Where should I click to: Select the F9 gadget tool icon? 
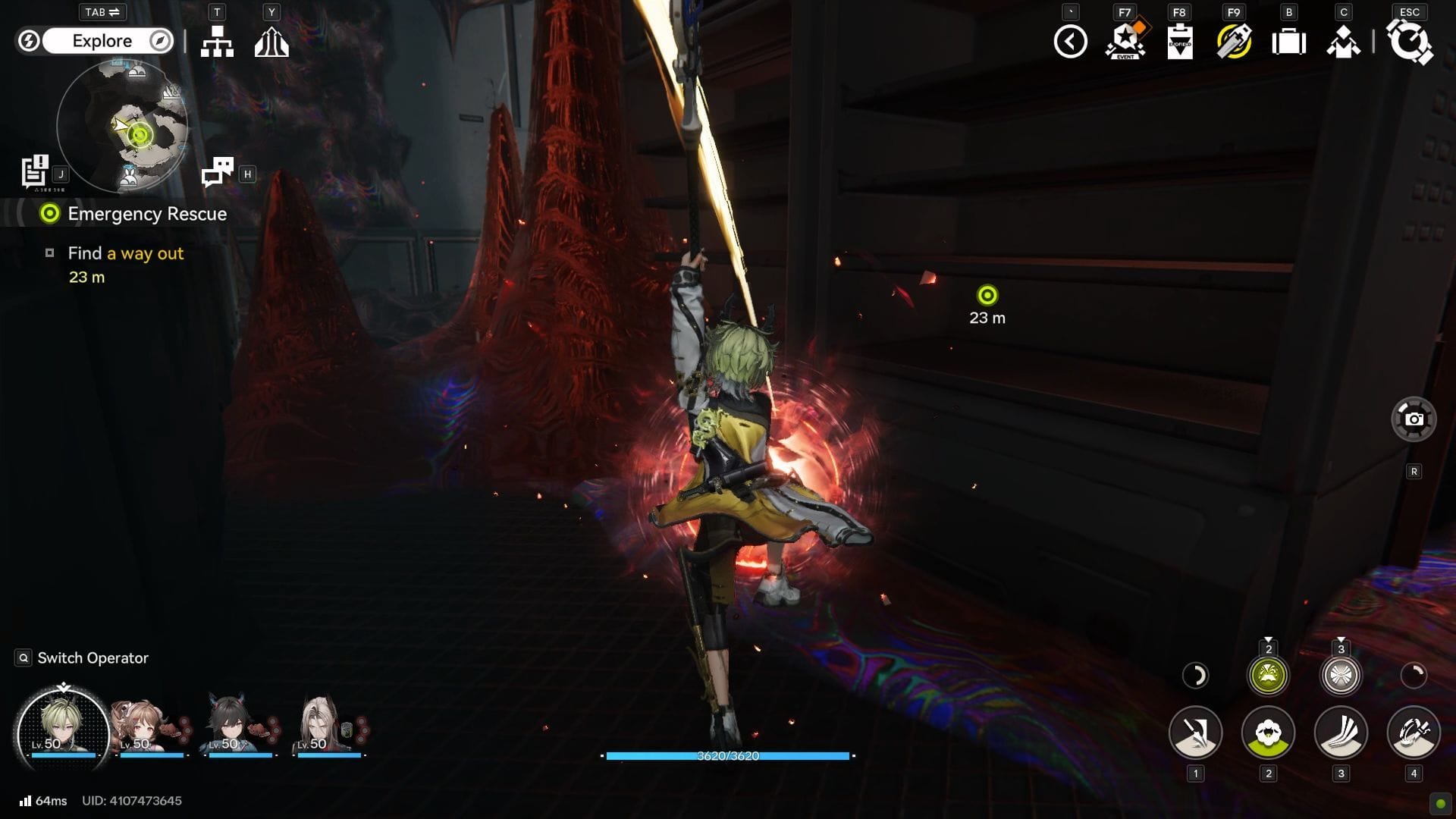pos(1234,43)
